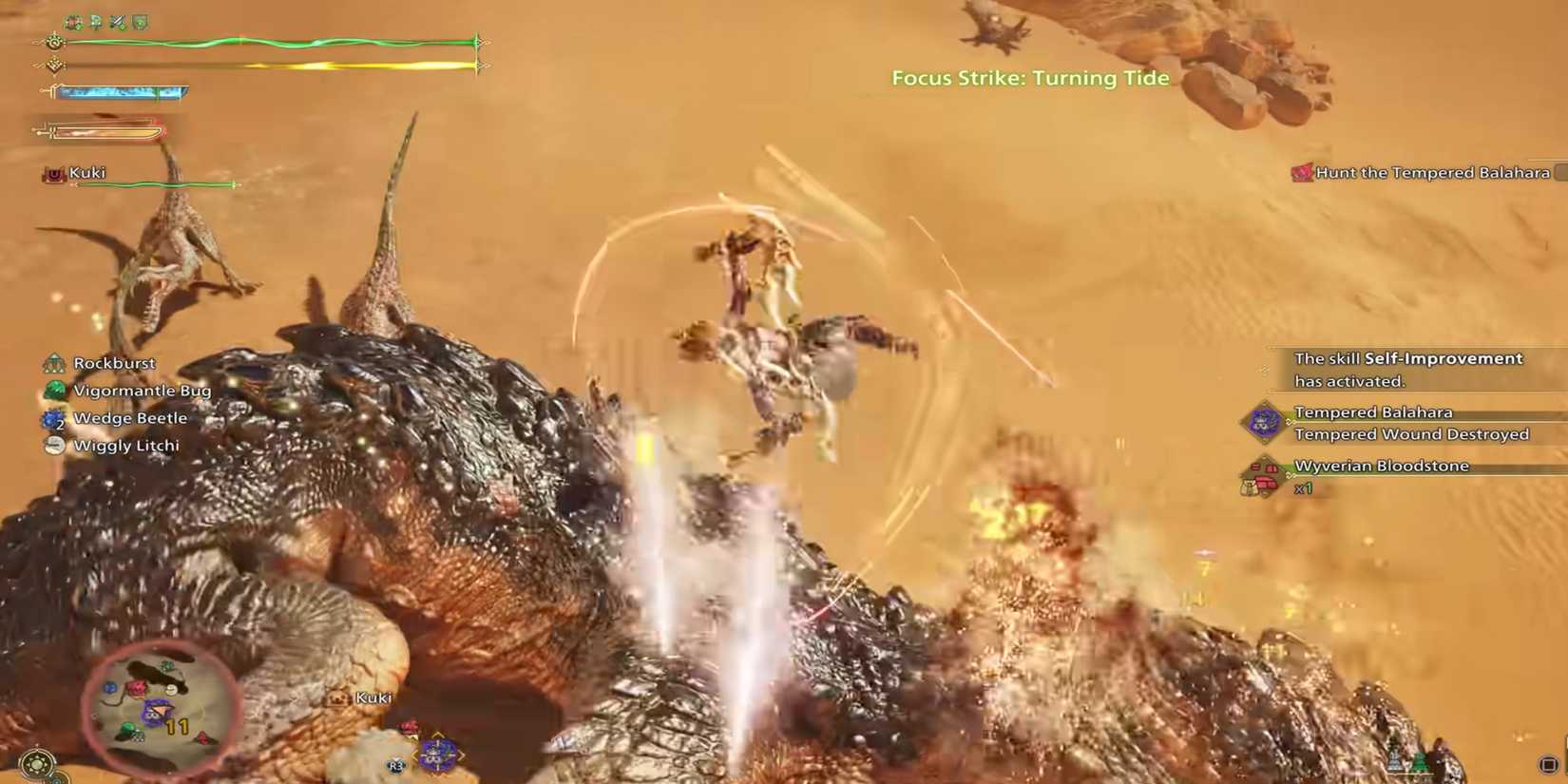
Task: Click the player arrow marker on the minimap
Action: click(162, 711)
